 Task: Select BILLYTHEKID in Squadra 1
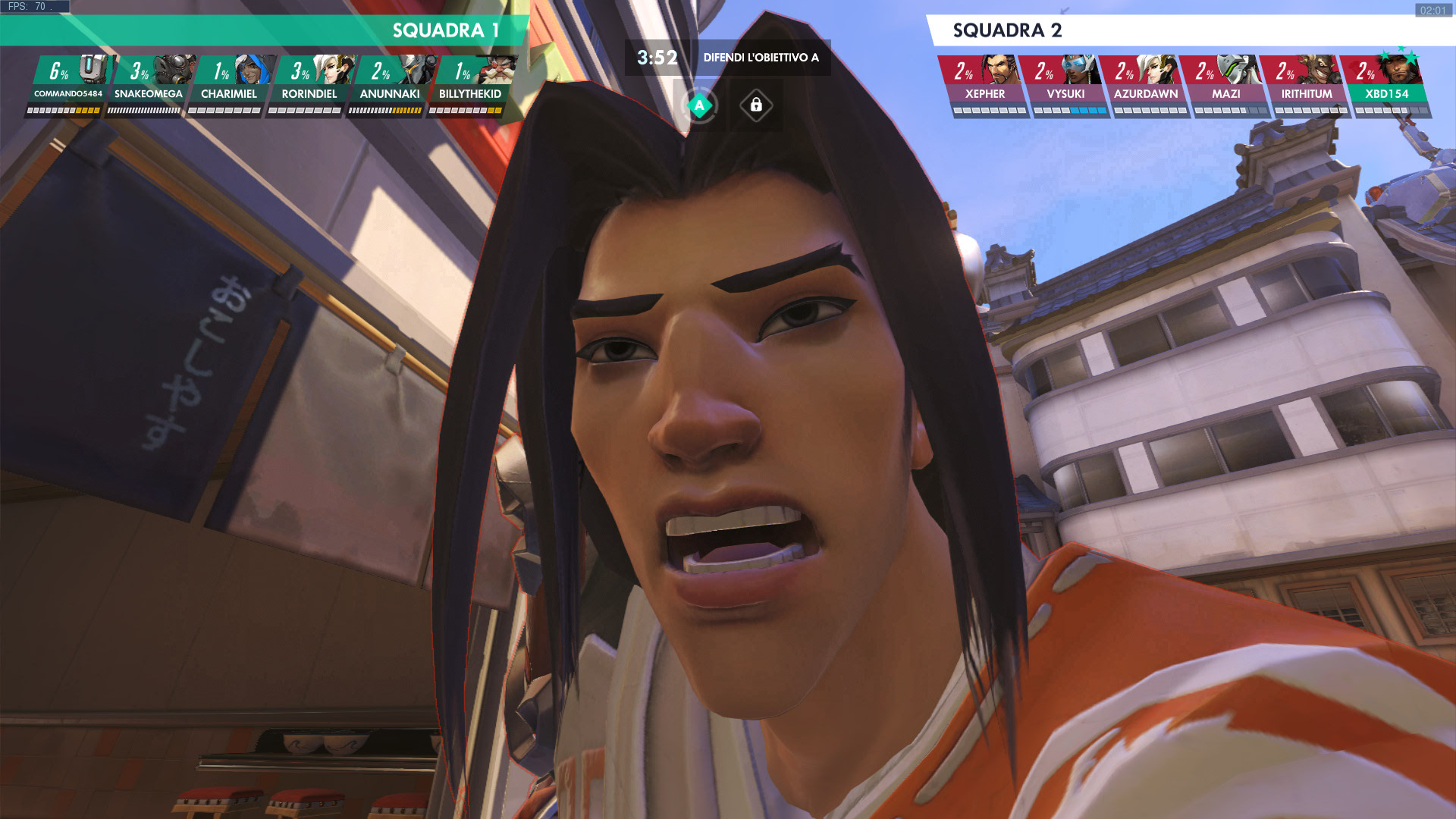point(470,83)
